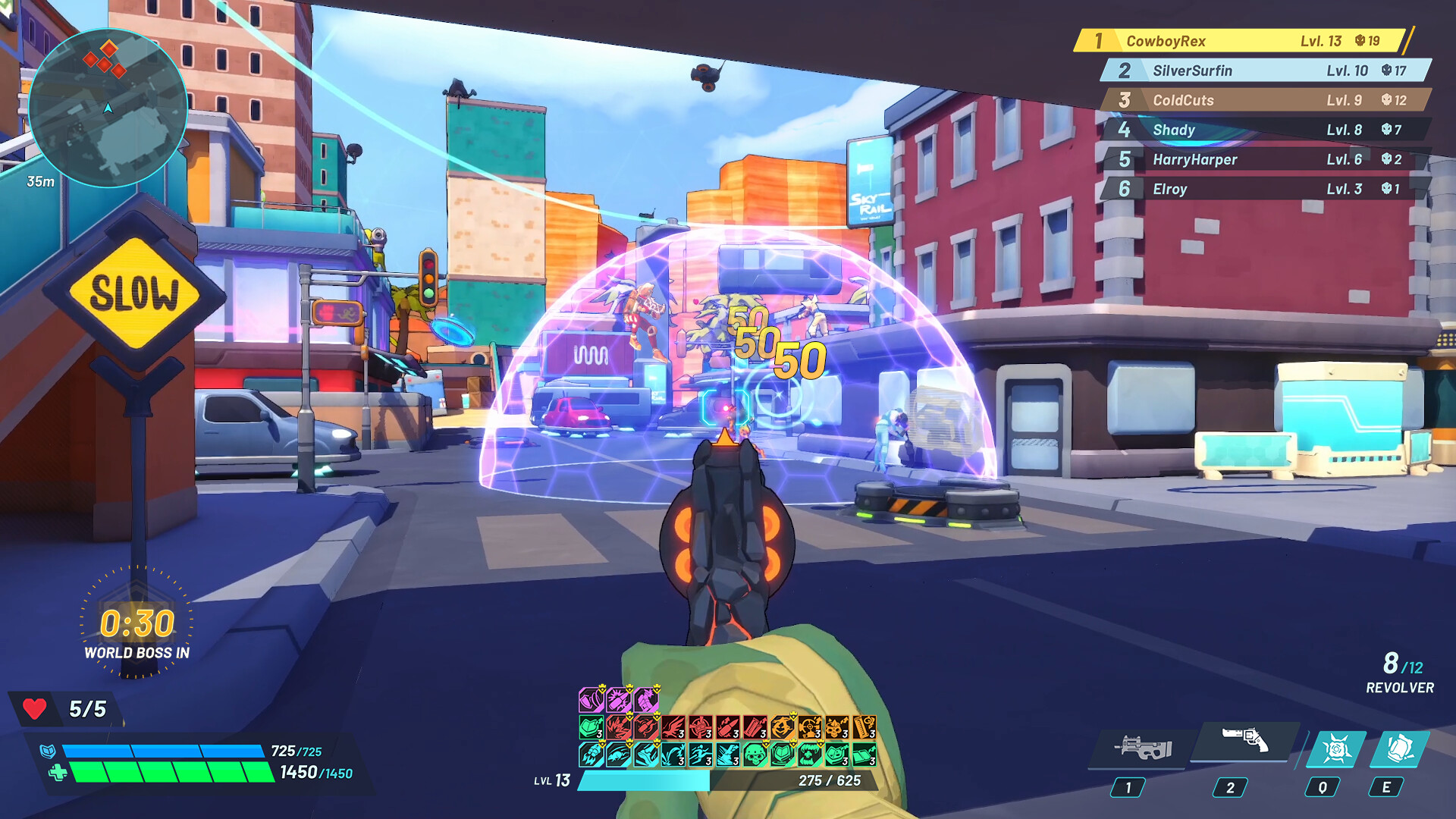This screenshot has width=1456, height=819.
Task: Click the green shield upgrade perk icon
Action: [x=591, y=726]
